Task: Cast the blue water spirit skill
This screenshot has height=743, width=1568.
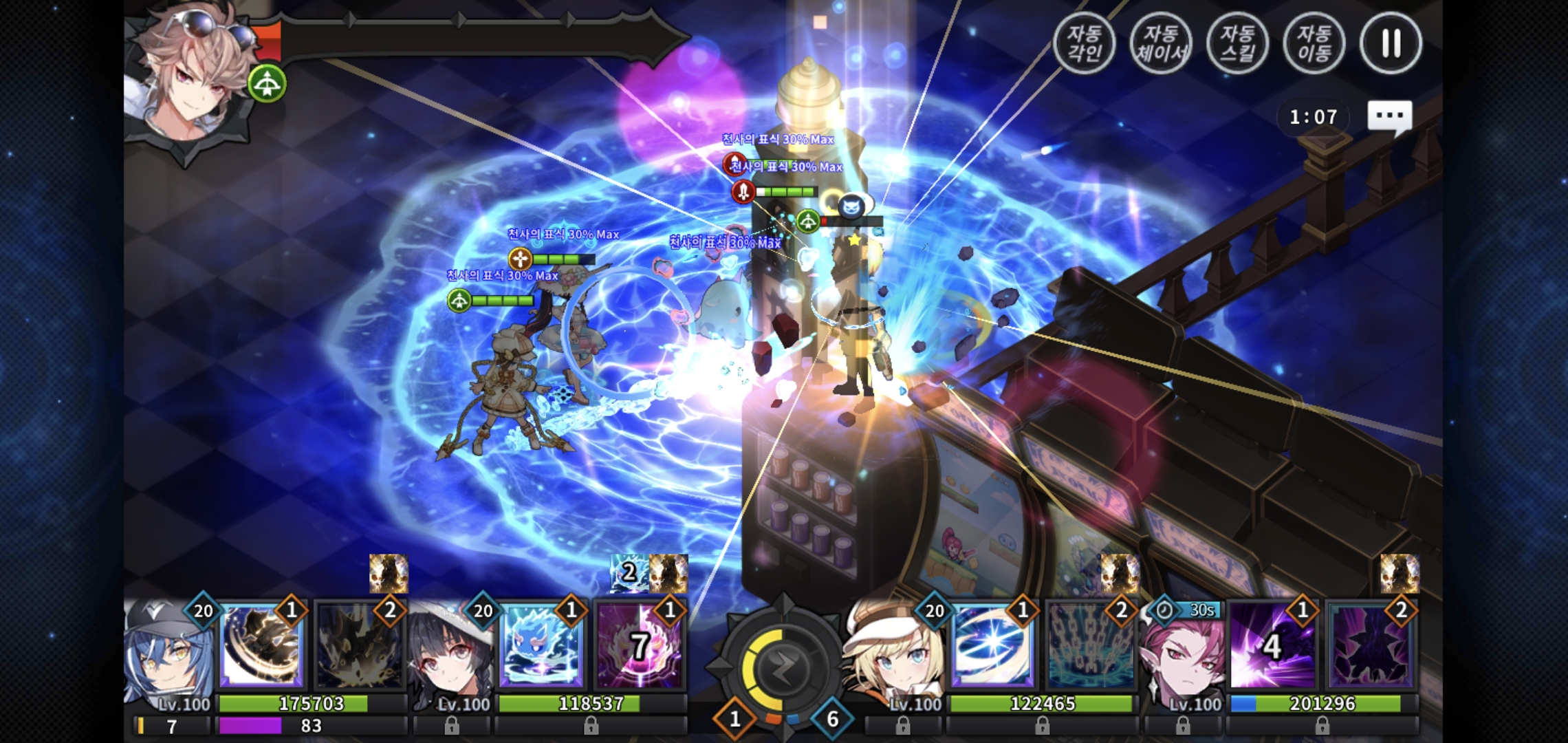Action: (x=541, y=648)
